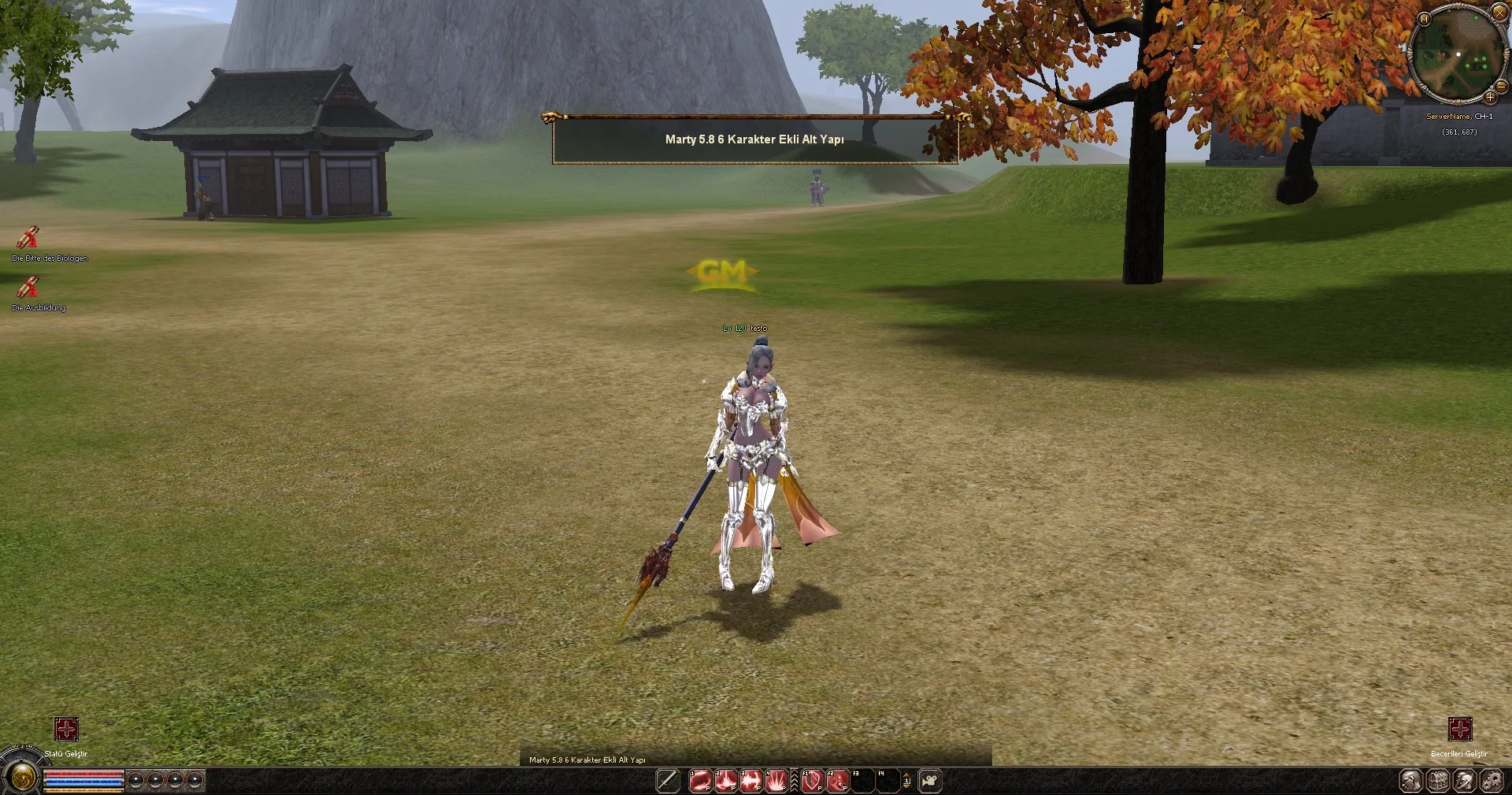The width and height of the screenshot is (1512, 795).
Task: Zoom in the minimap with plus button
Action: coord(1490,98)
